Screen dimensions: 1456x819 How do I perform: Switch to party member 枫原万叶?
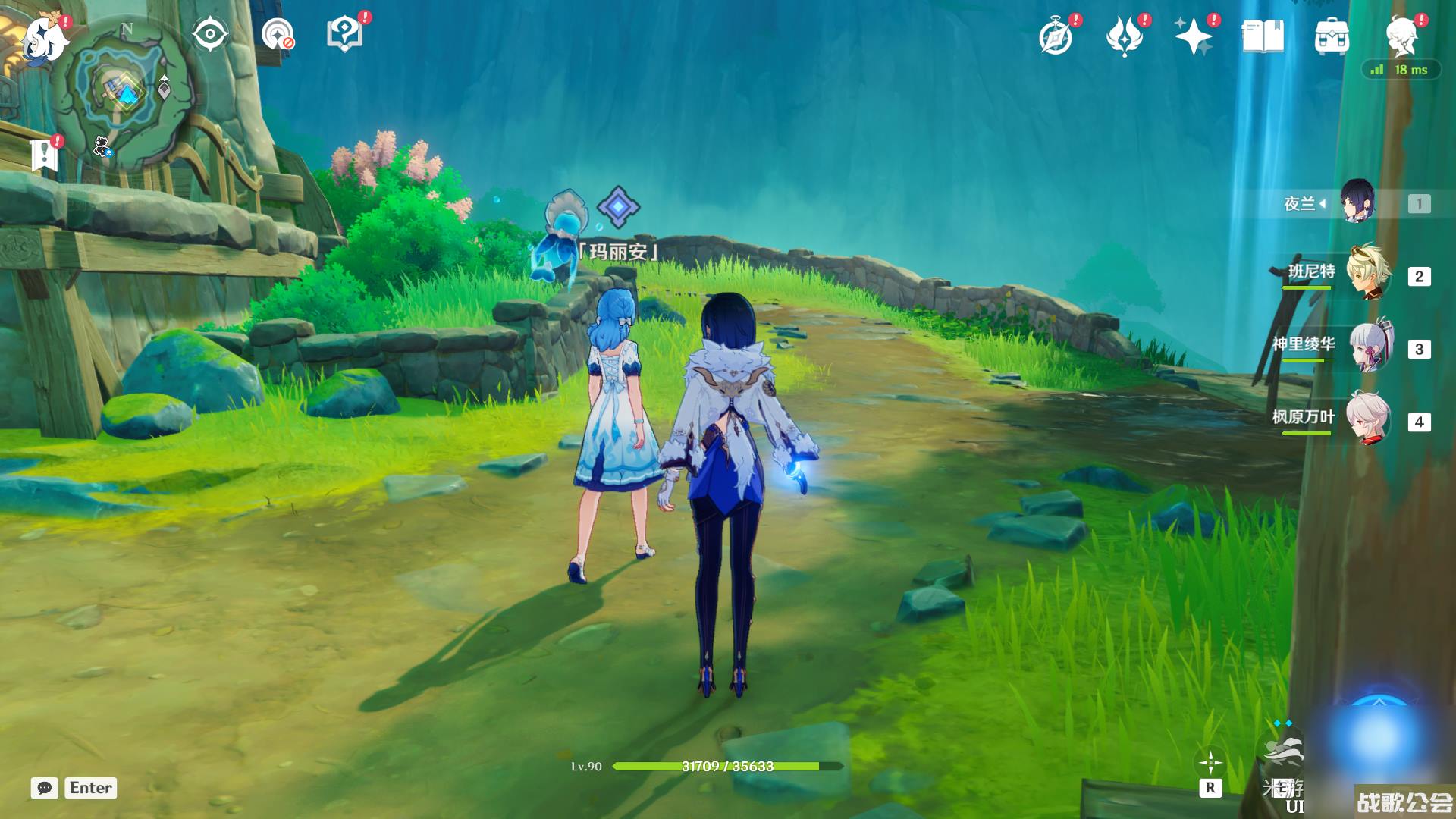(1368, 419)
